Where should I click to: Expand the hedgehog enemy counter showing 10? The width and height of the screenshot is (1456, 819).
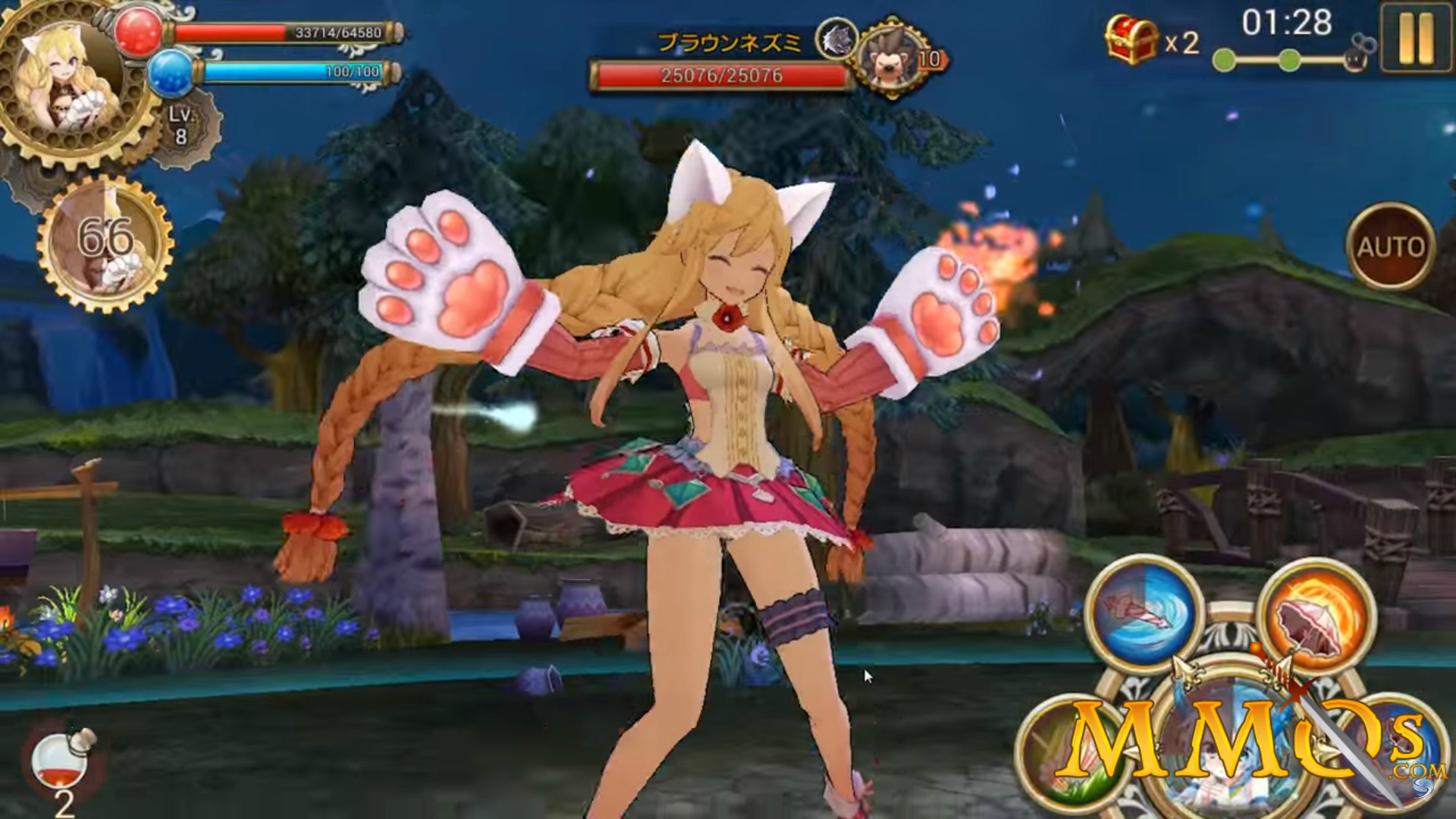click(891, 57)
